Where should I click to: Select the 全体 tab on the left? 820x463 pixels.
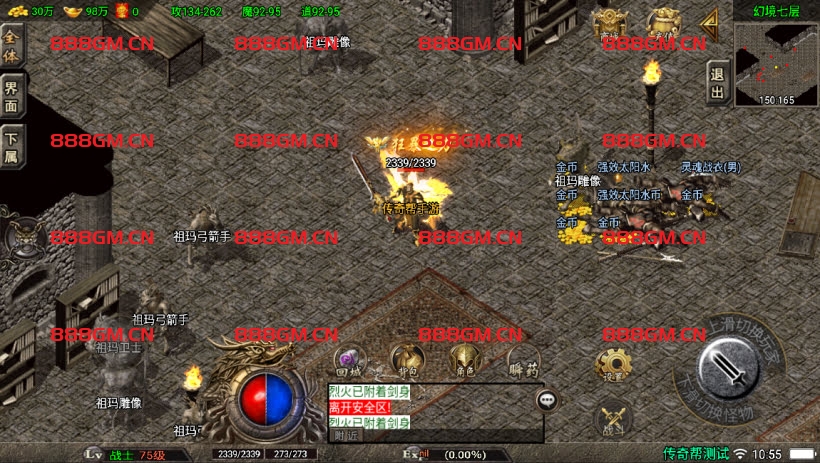pos(12,45)
